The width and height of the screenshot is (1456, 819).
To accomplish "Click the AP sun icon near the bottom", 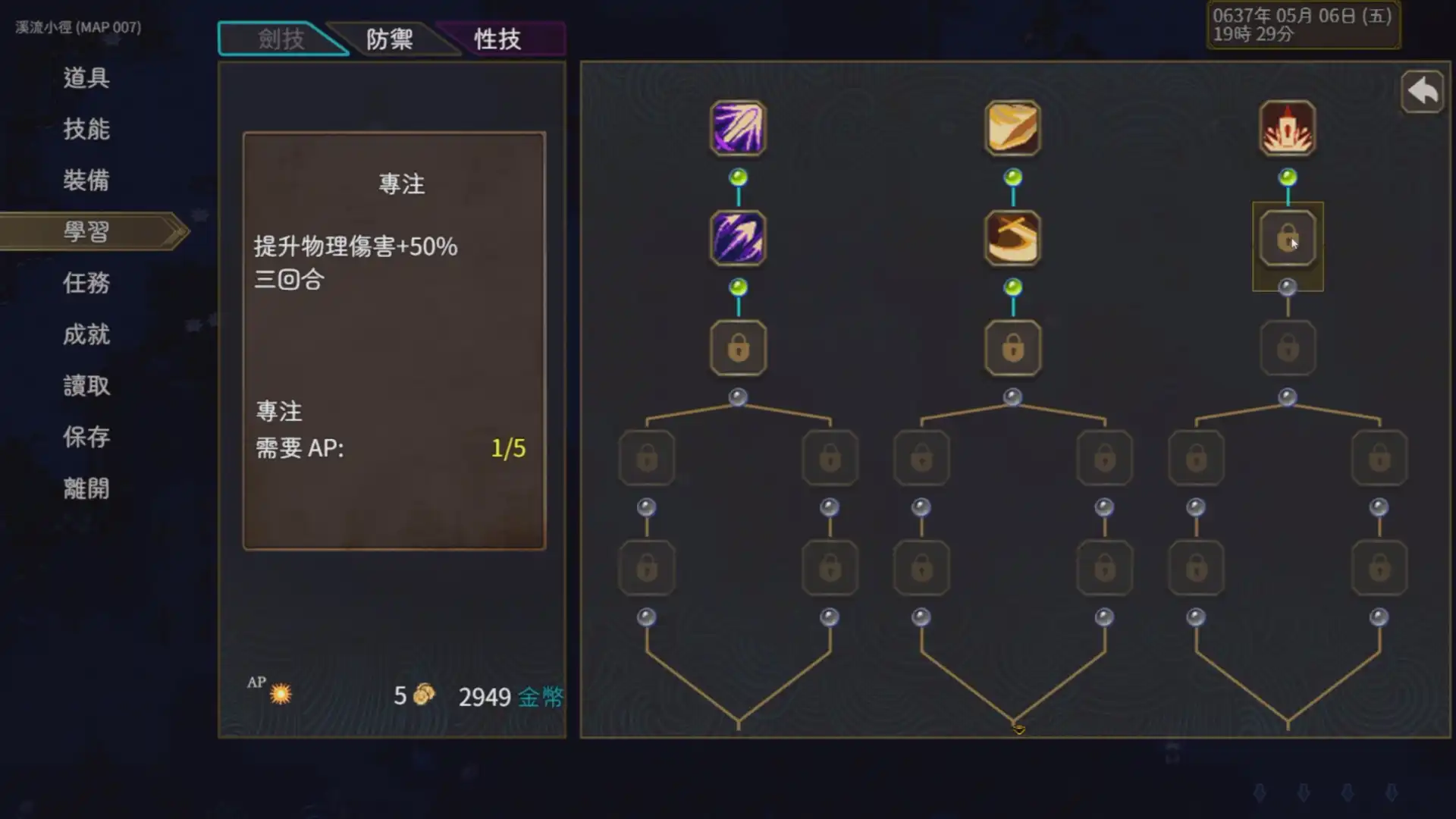I will point(280,695).
